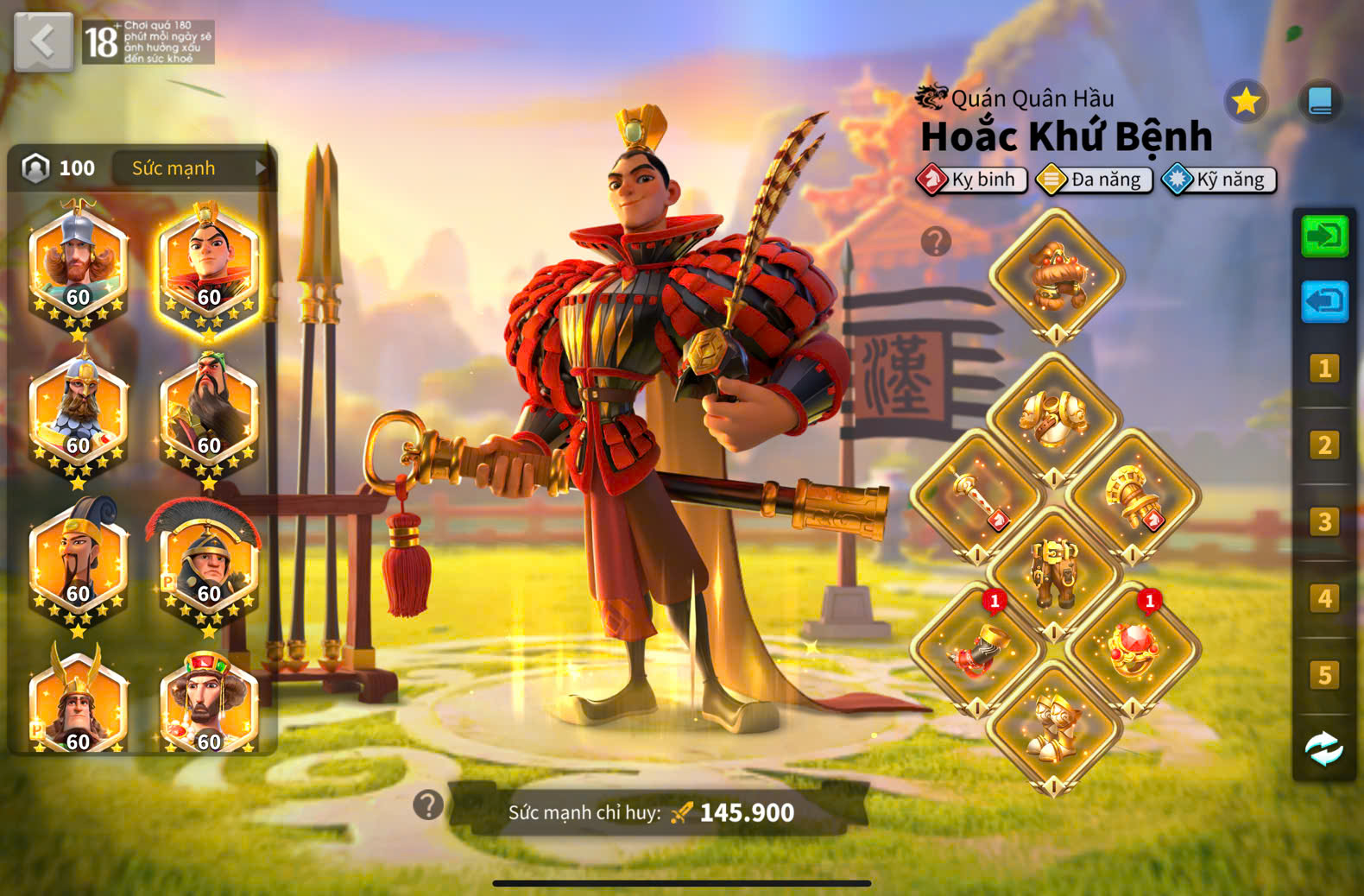The image size is (1364, 896).
Task: Switch to equipment preset 1
Action: [1324, 369]
